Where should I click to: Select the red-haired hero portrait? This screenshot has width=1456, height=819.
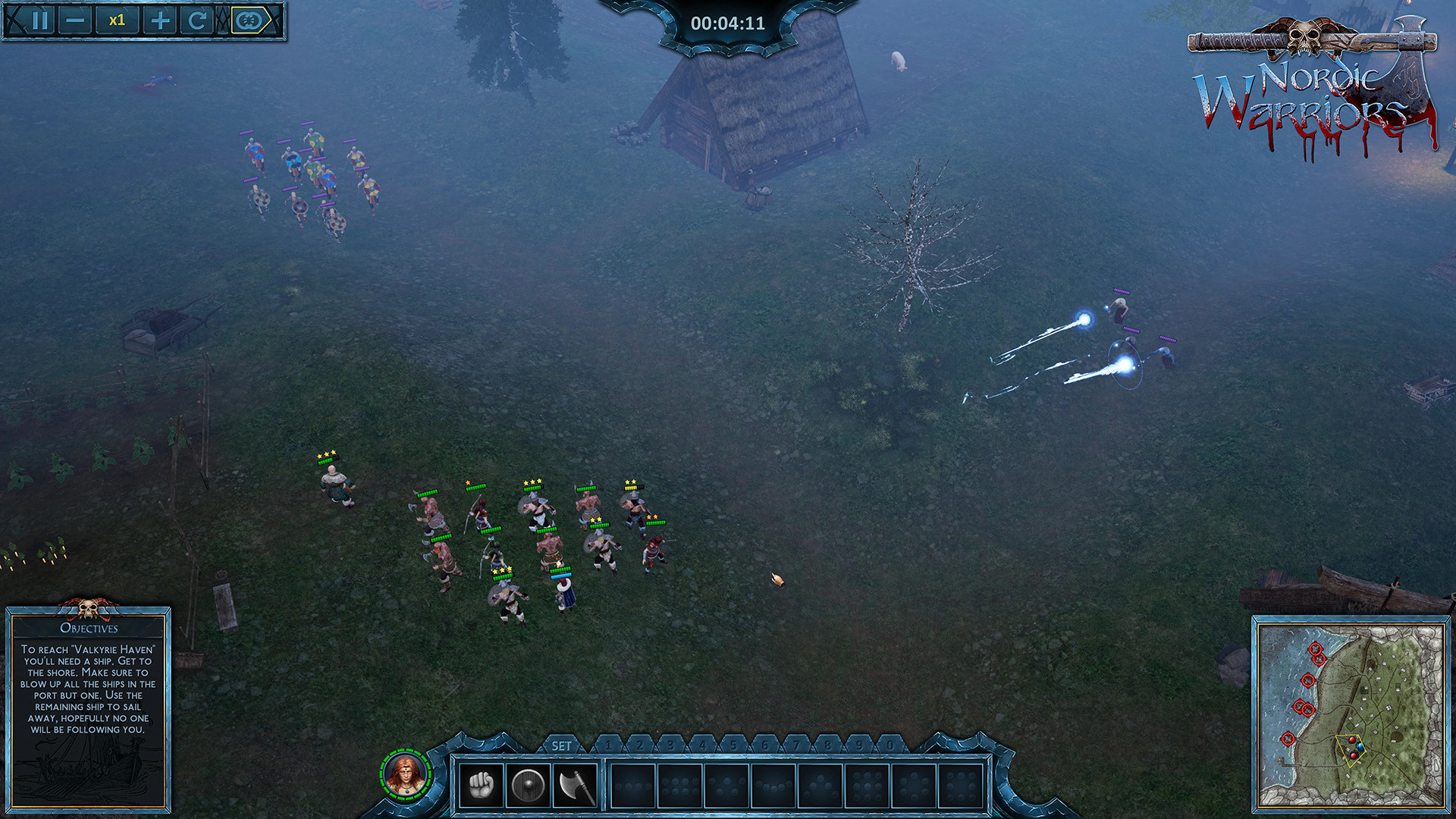click(406, 774)
